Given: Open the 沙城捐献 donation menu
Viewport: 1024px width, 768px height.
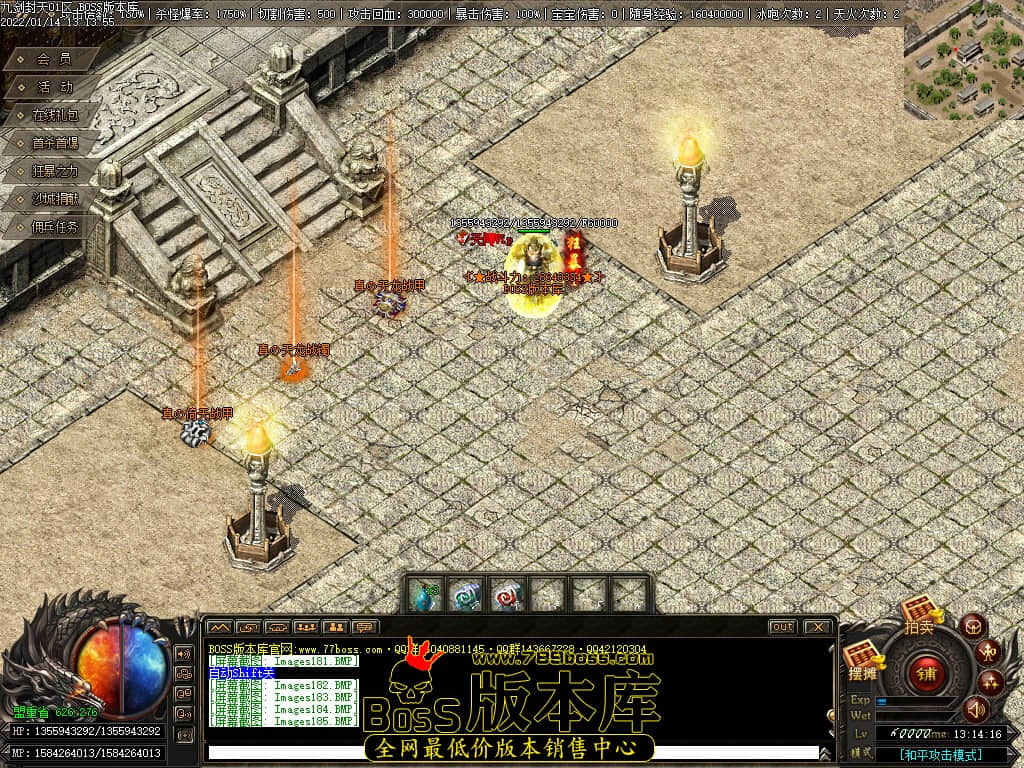Looking at the screenshot, I should [x=54, y=199].
